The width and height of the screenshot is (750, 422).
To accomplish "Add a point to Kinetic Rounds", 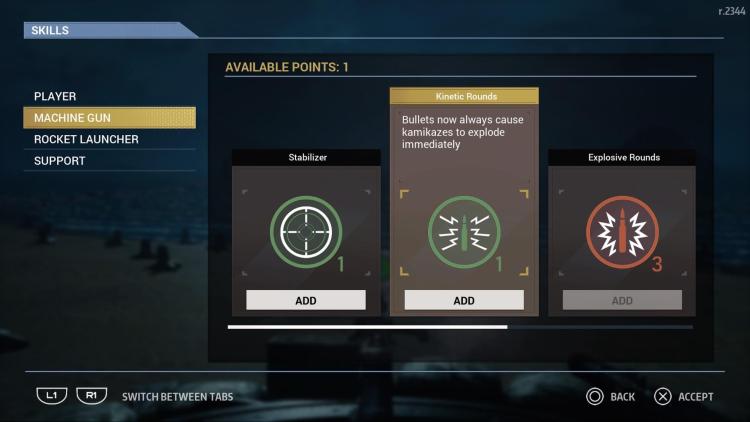I will (464, 300).
